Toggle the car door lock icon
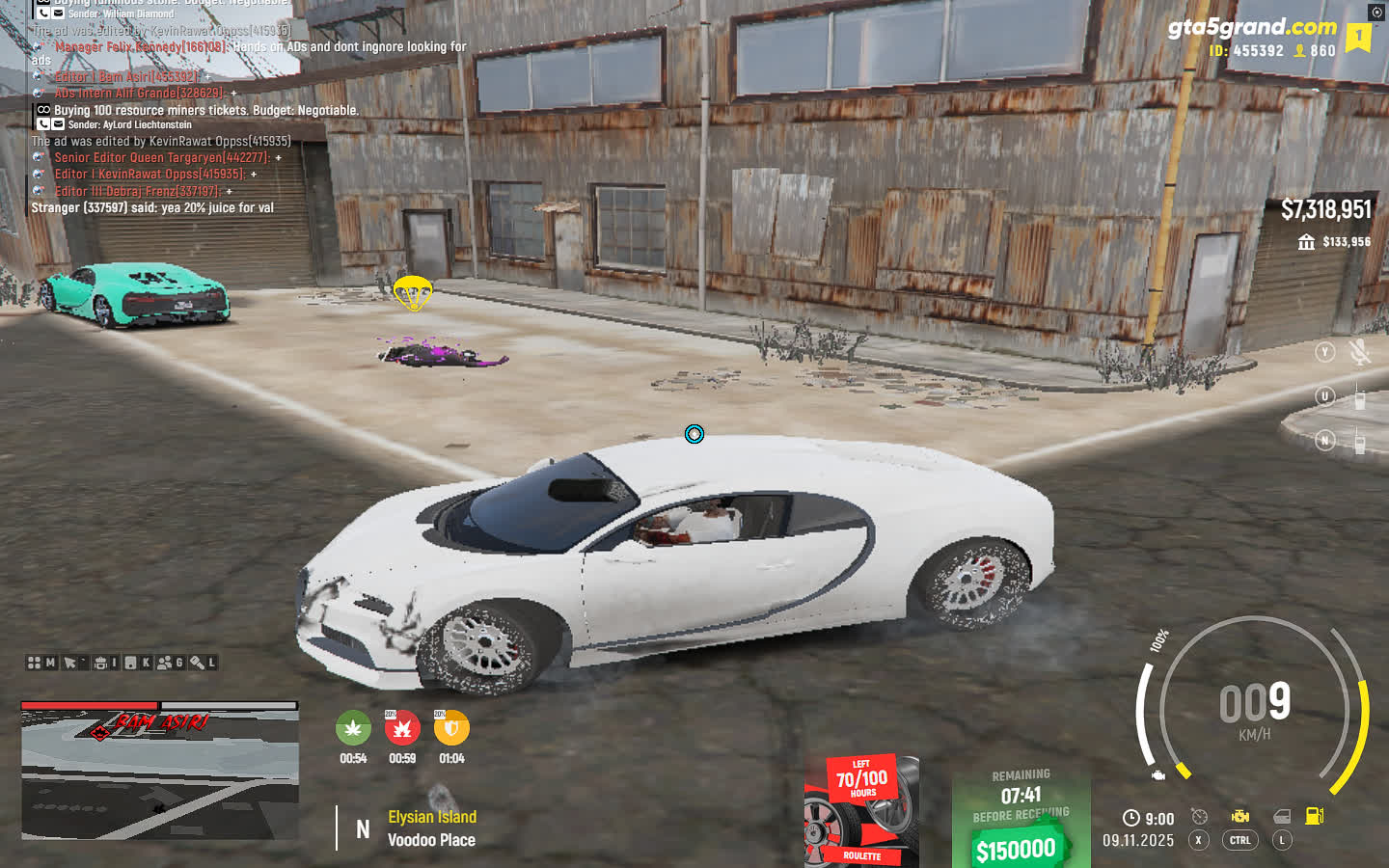 pyautogui.click(x=1282, y=817)
